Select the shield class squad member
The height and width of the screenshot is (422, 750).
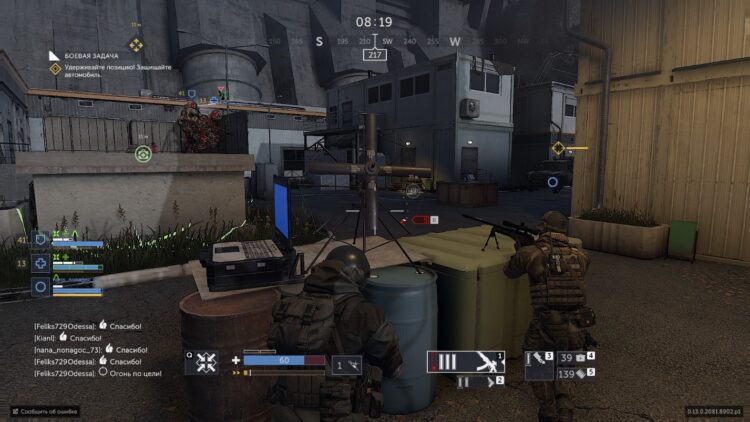[41, 241]
